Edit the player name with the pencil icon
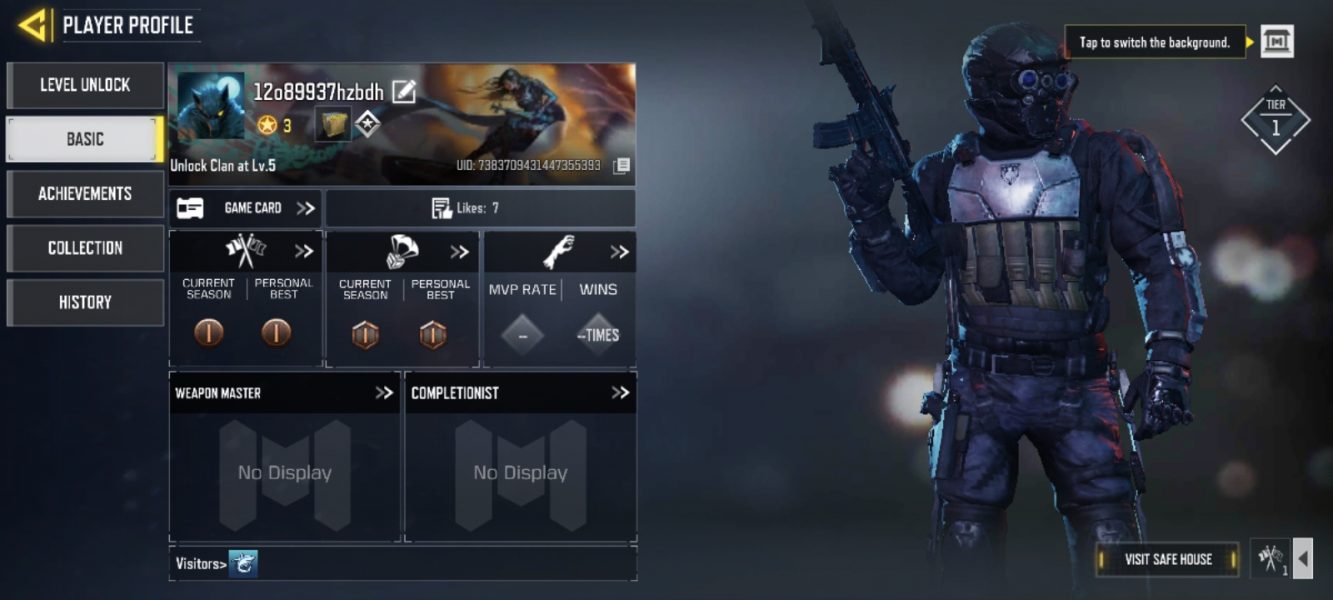Image resolution: width=1333 pixels, height=600 pixels. pos(403,92)
